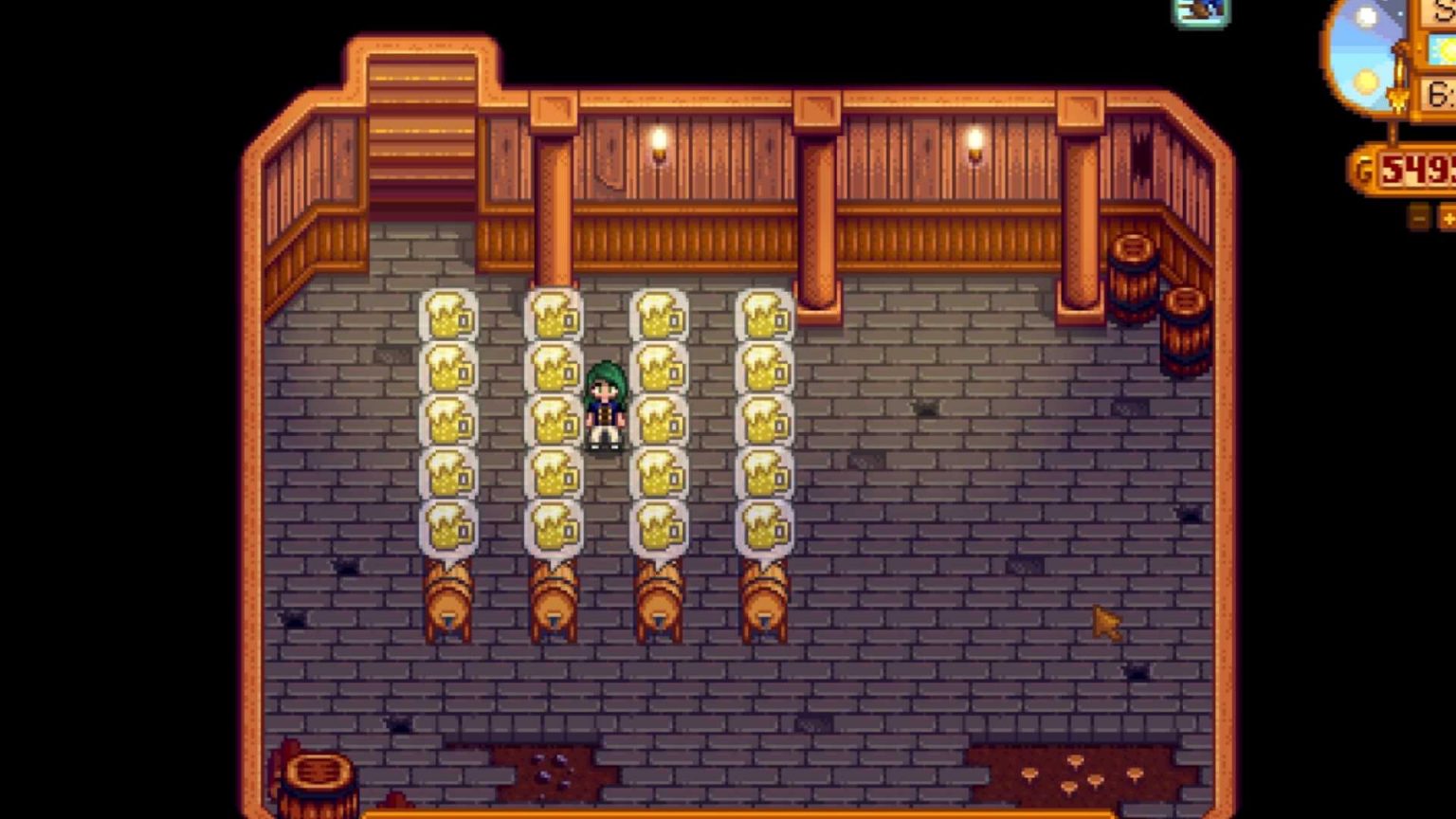Viewport: 1456px width, 819px height.
Task: Click the weather sun icon in the HUD
Action: click(1444, 51)
